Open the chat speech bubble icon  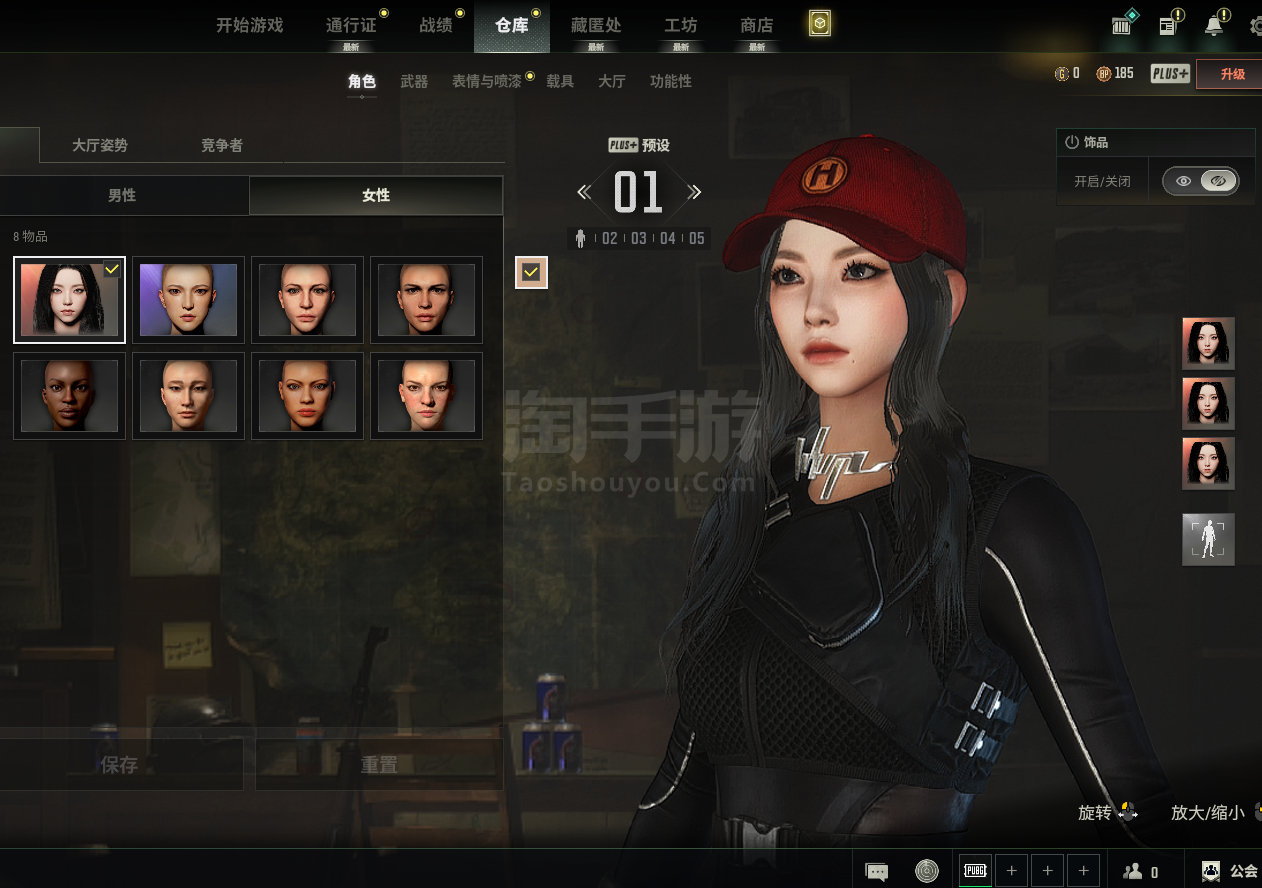click(x=877, y=872)
